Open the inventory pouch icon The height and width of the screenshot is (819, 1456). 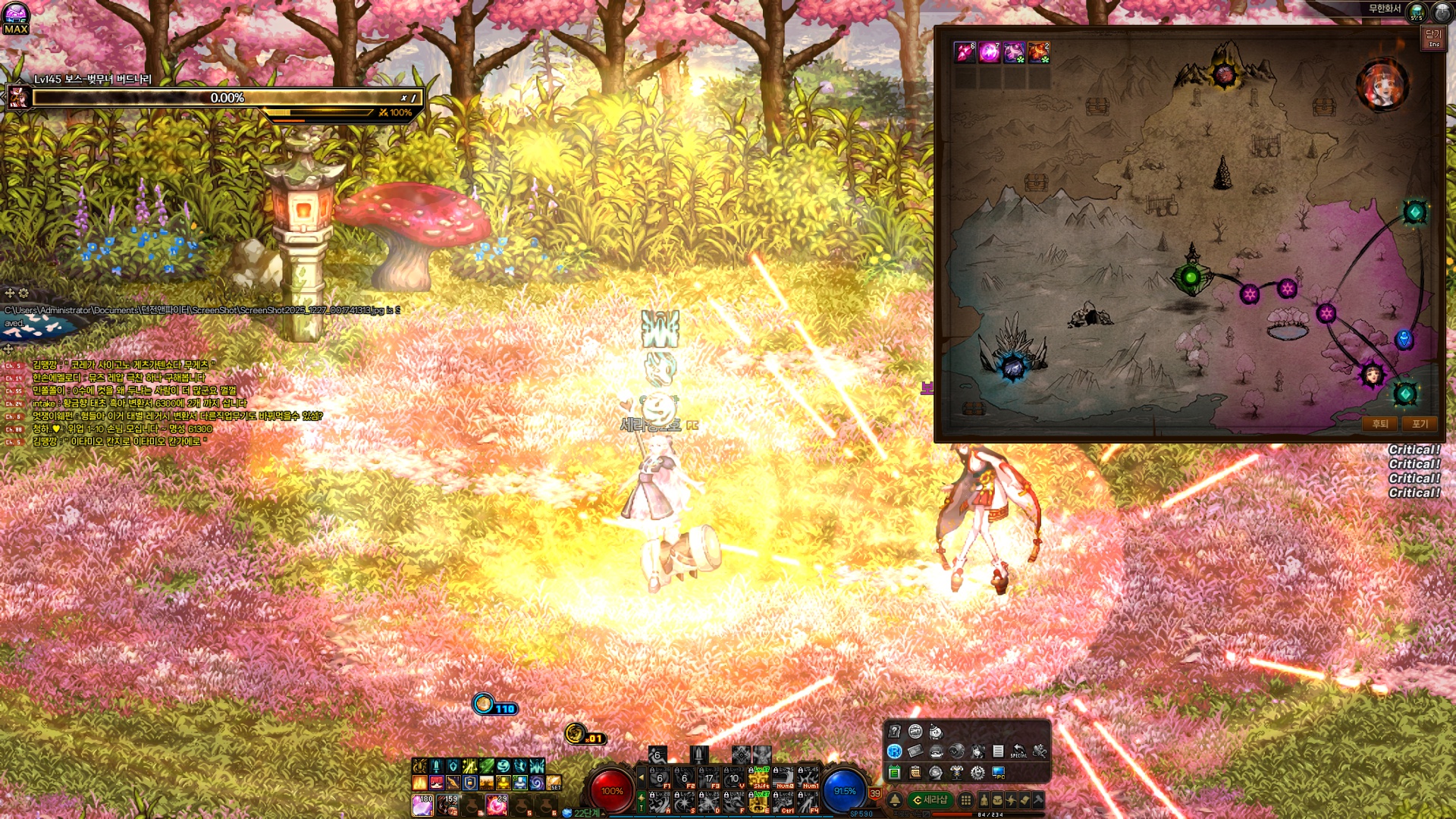(997, 800)
